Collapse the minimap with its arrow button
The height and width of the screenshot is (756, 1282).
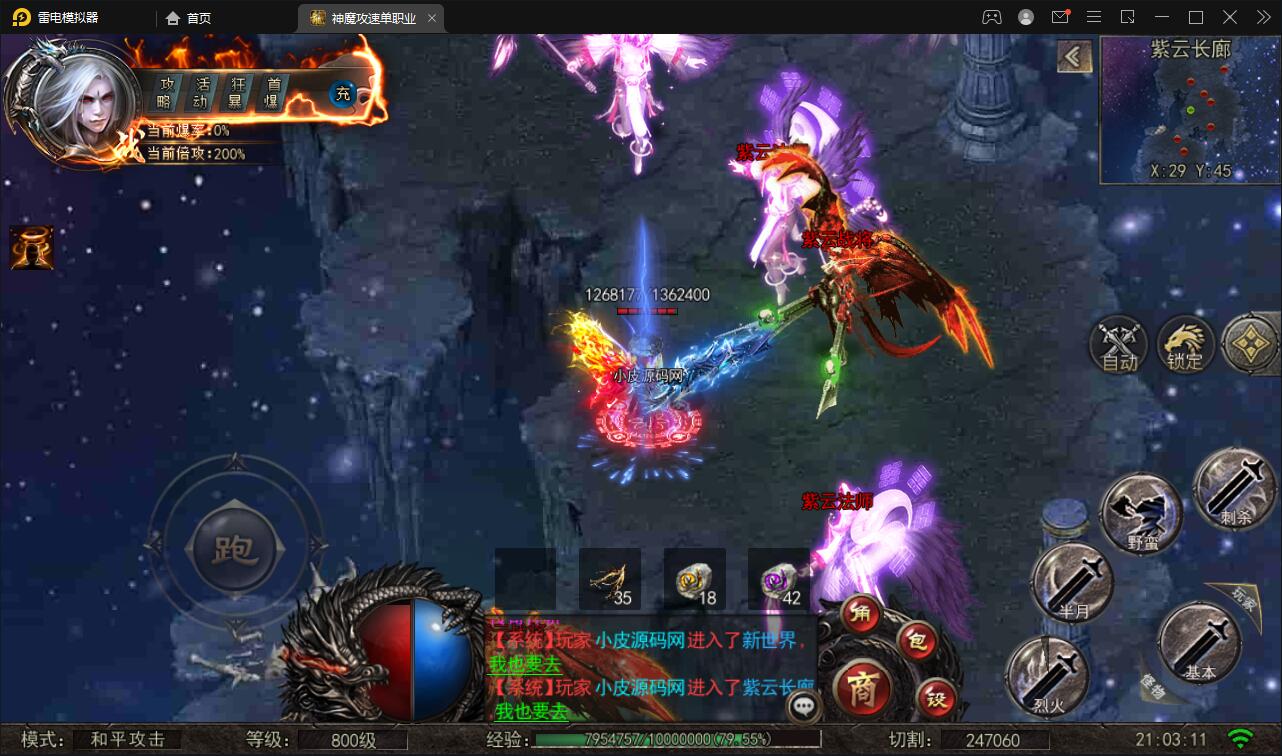pos(1075,58)
